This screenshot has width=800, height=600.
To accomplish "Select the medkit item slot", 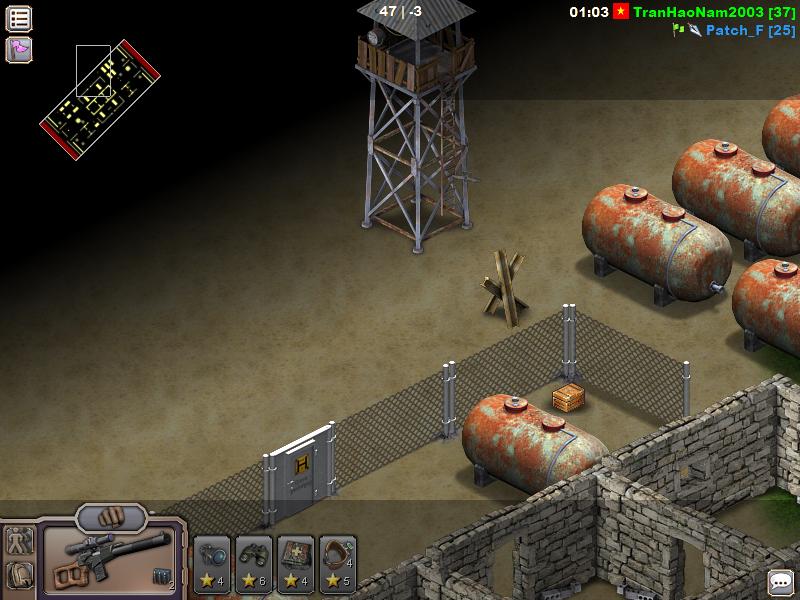I will (x=296, y=563).
